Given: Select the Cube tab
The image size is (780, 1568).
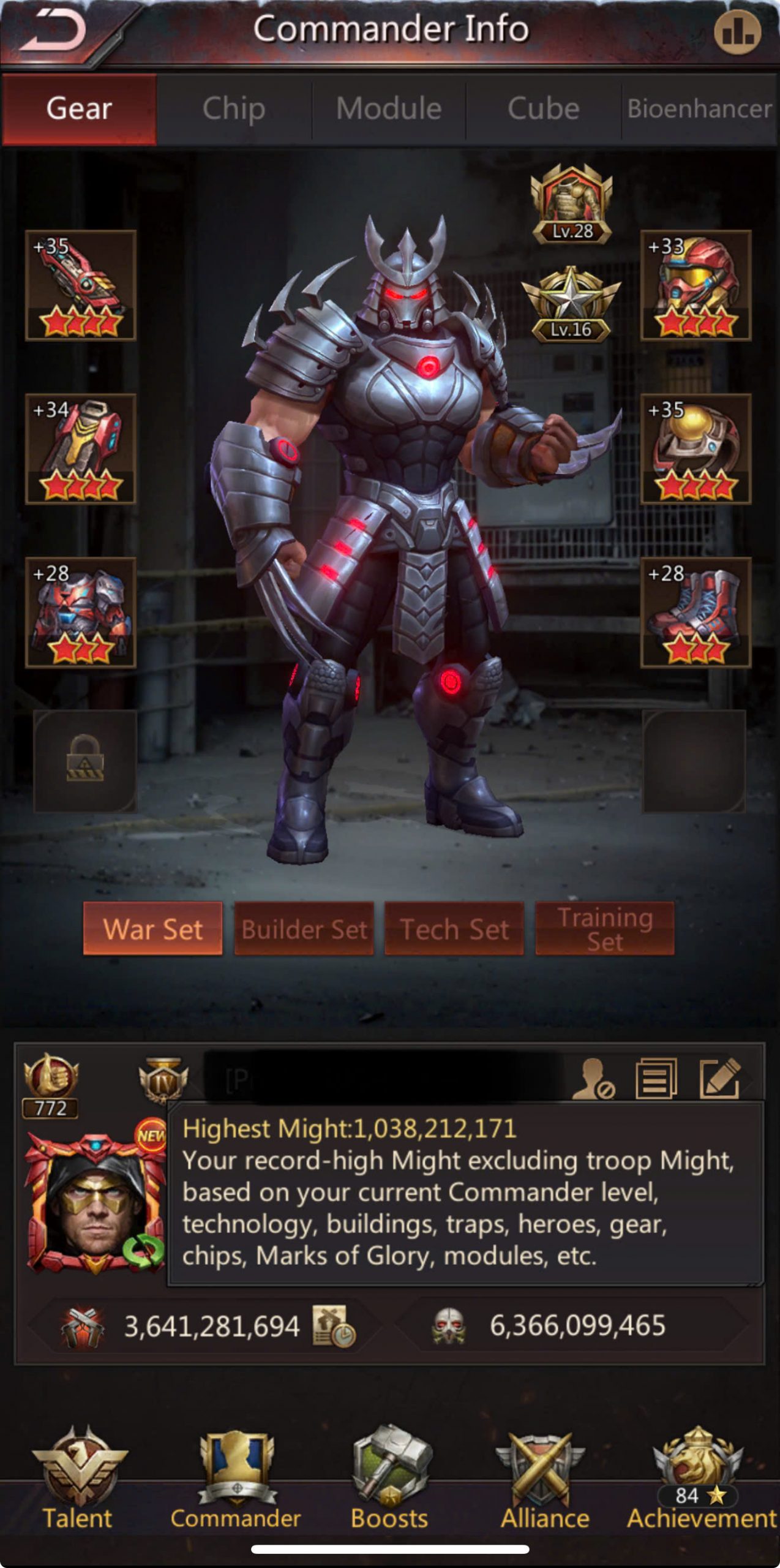Looking at the screenshot, I should coord(543,109).
